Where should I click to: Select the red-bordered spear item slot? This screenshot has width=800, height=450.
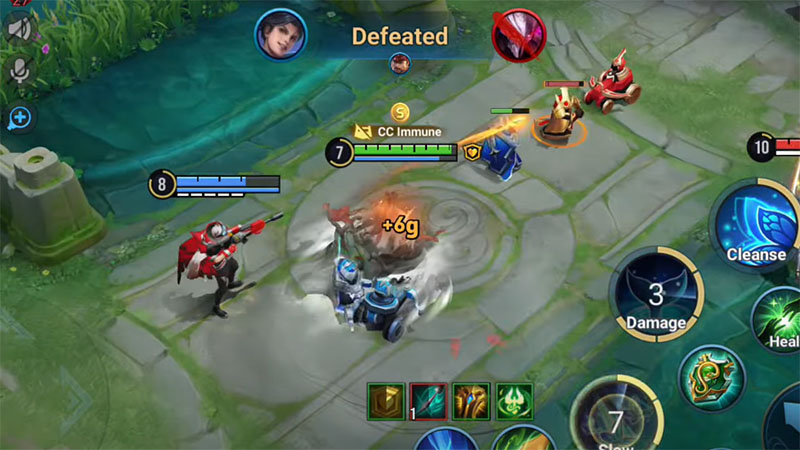[428, 400]
